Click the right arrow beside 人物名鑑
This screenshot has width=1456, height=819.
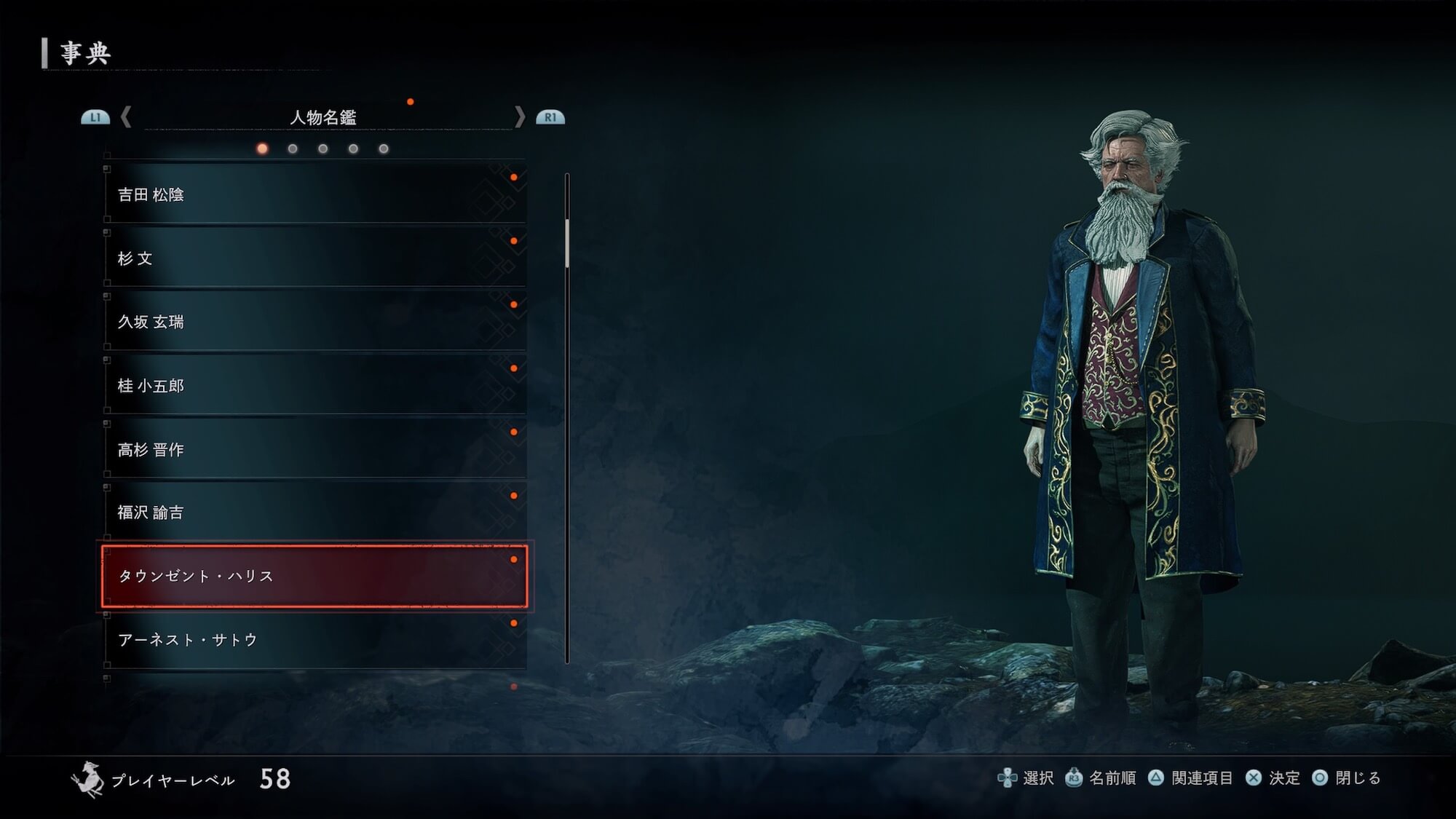tap(519, 117)
